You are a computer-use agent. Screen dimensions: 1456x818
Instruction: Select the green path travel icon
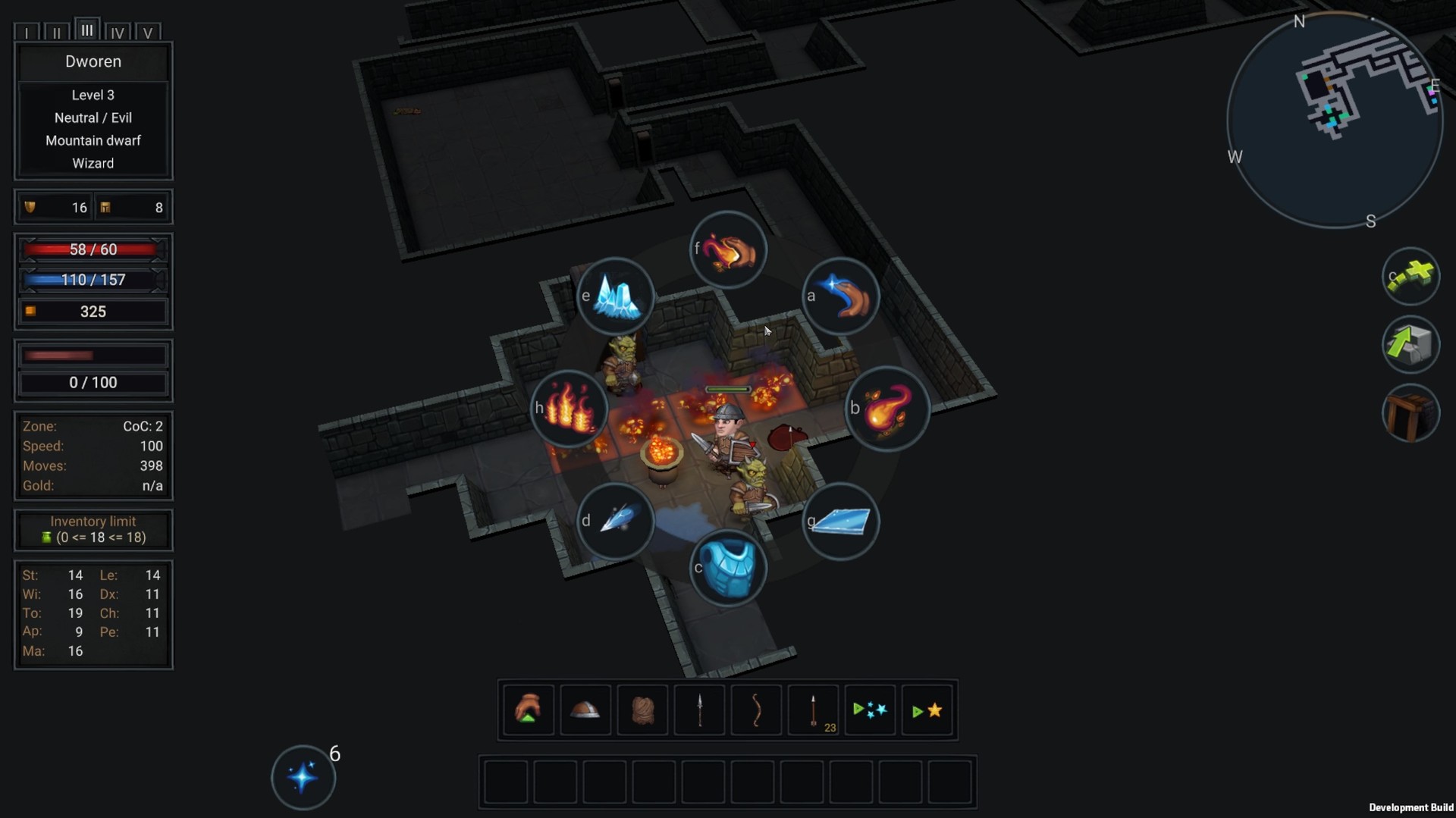coord(1412,277)
